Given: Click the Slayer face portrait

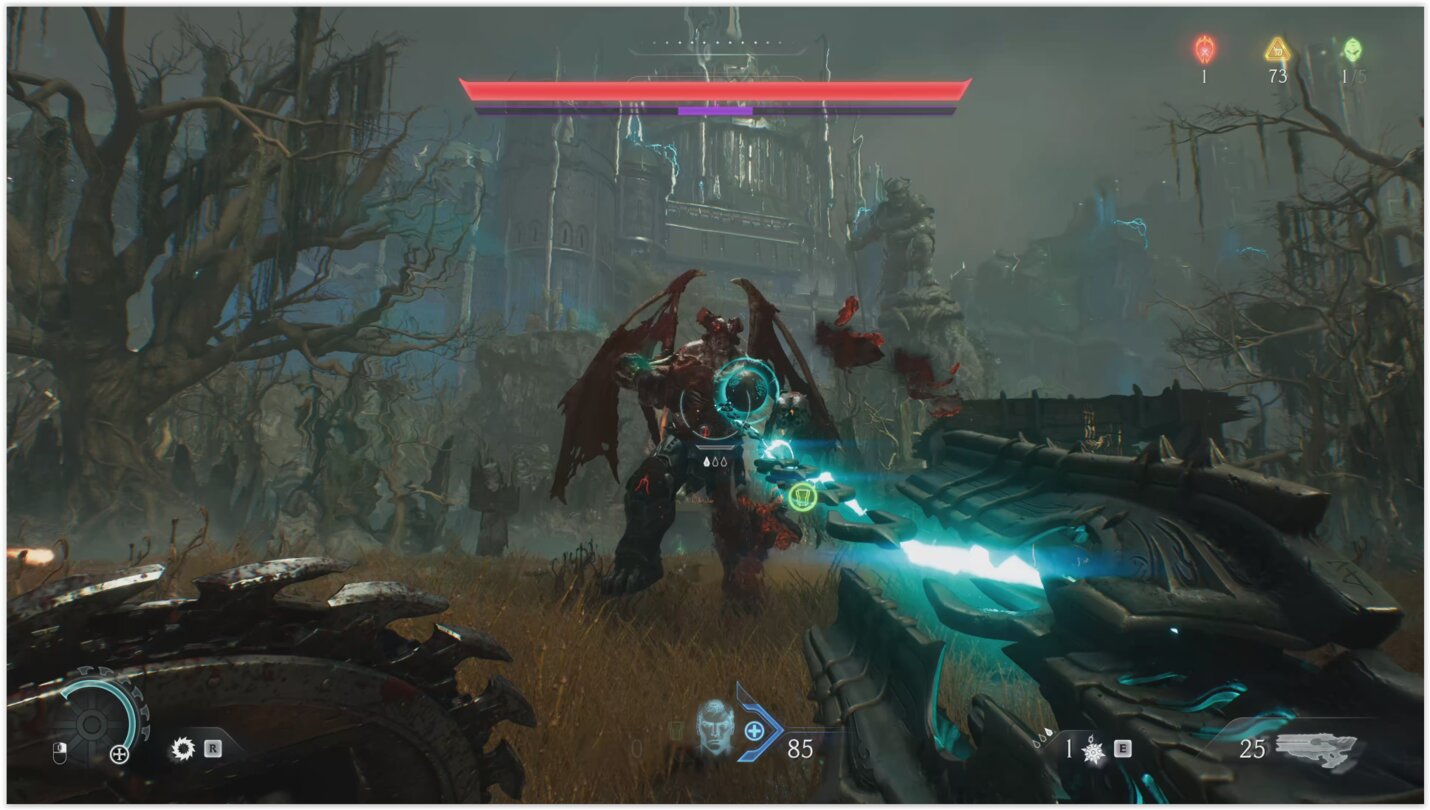Looking at the screenshot, I should coord(714,725).
